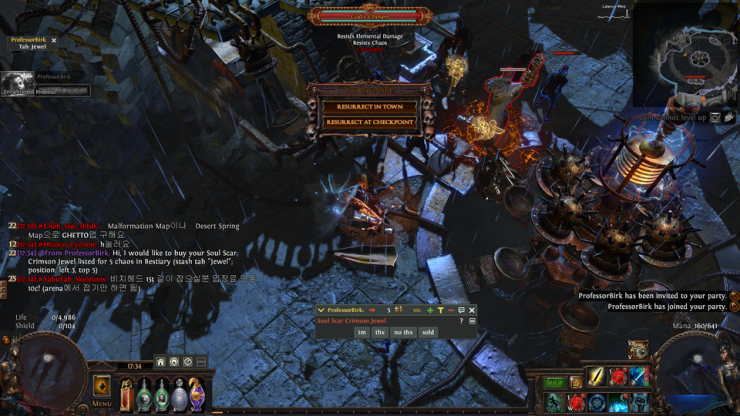Click the yellow T trade icon

pyautogui.click(x=440, y=310)
